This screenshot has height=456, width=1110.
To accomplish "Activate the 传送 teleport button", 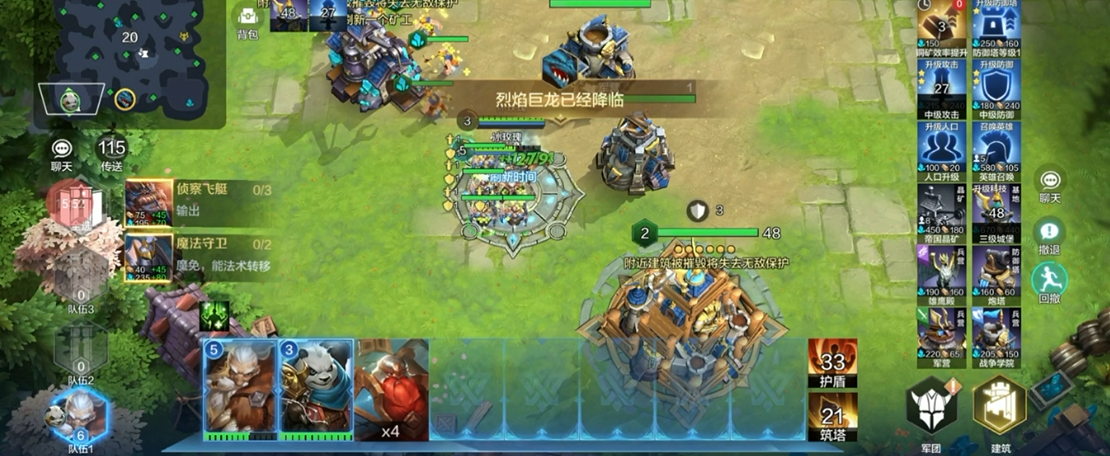I will click(x=111, y=153).
